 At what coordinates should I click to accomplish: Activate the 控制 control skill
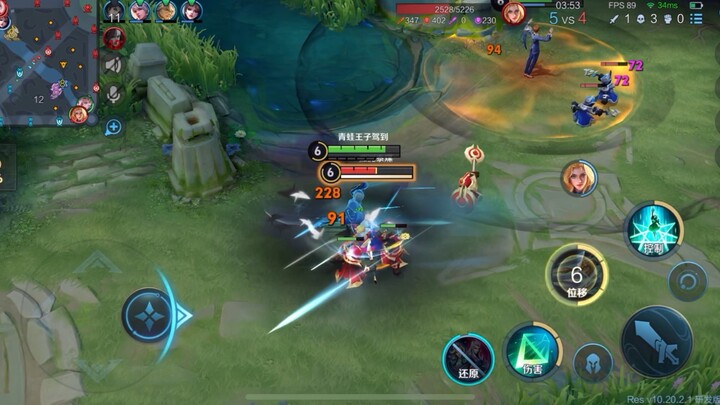tap(655, 231)
